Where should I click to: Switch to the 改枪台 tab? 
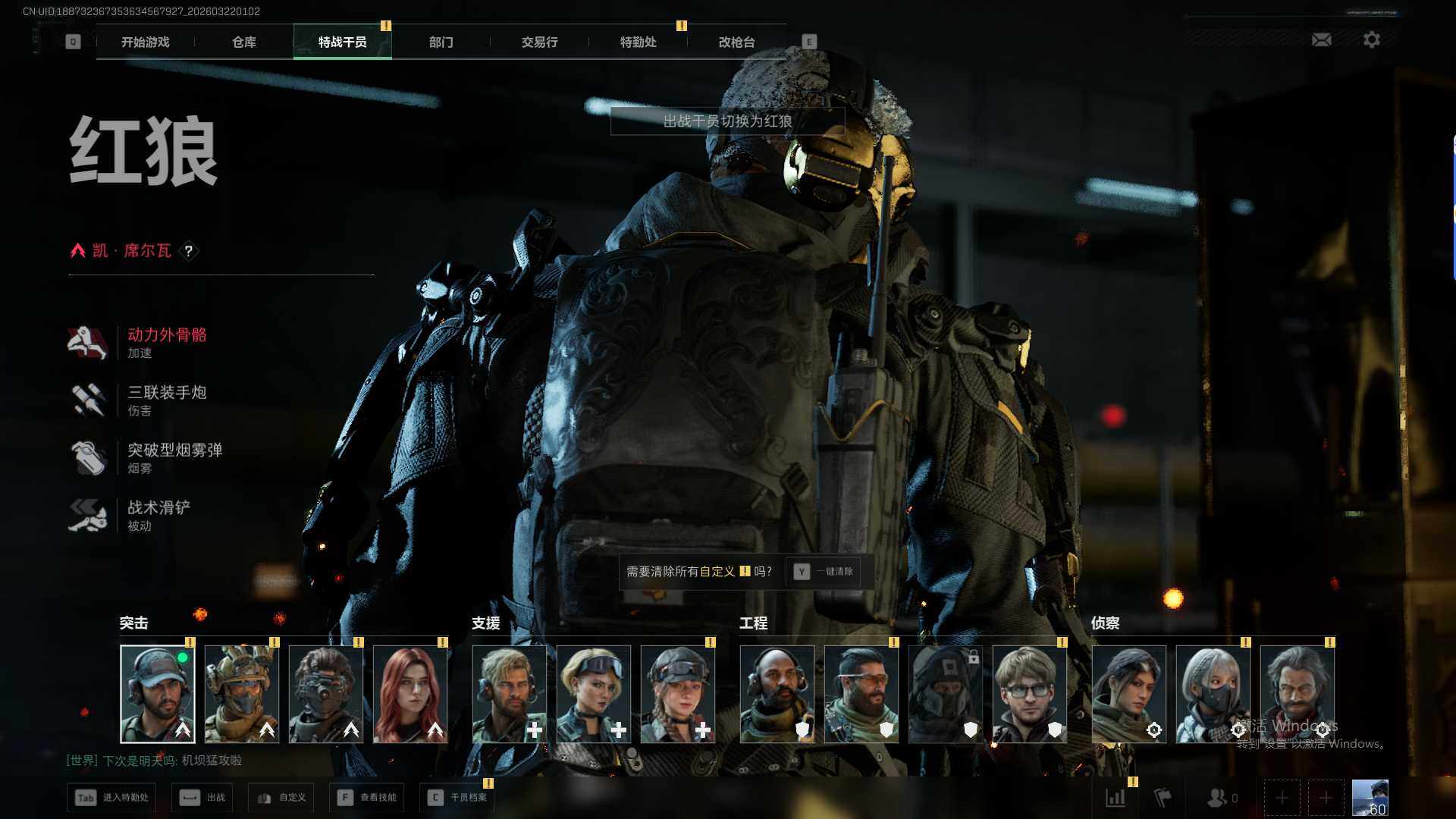click(x=736, y=42)
